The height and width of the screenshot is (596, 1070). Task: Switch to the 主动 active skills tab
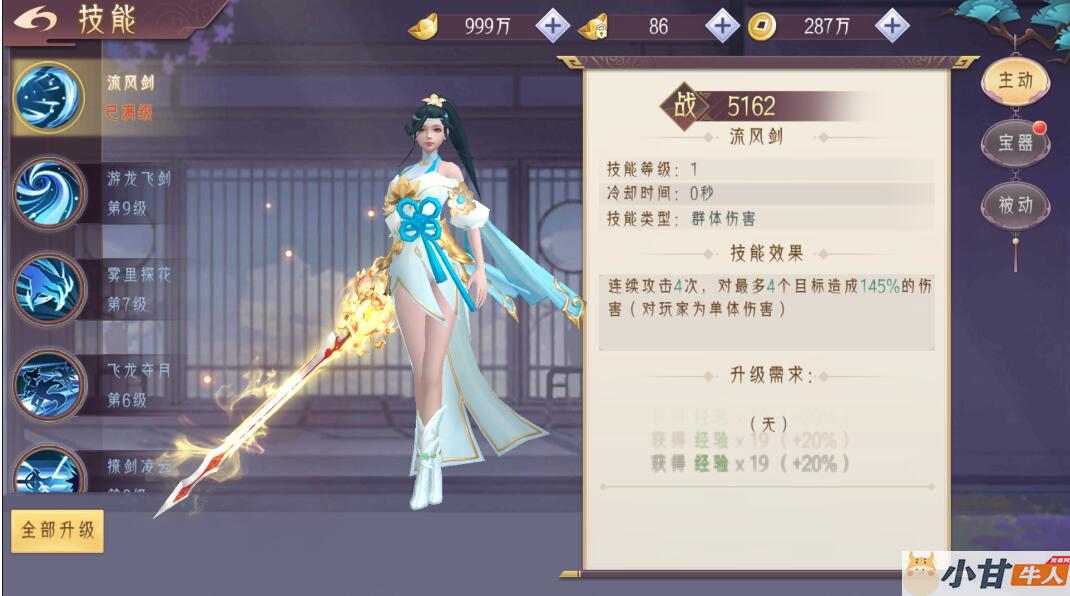pos(1015,81)
